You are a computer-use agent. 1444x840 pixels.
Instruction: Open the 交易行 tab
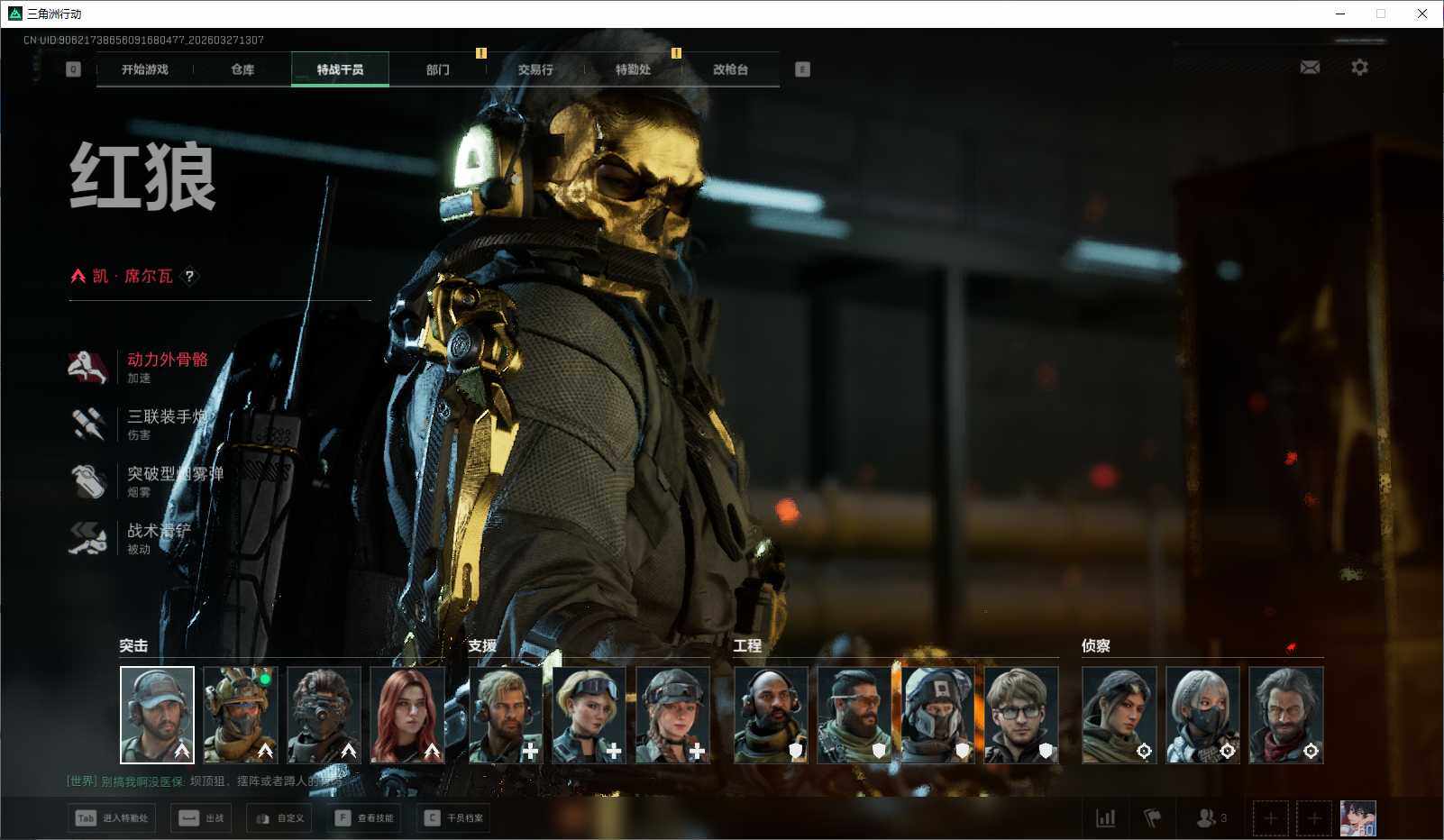[535, 69]
